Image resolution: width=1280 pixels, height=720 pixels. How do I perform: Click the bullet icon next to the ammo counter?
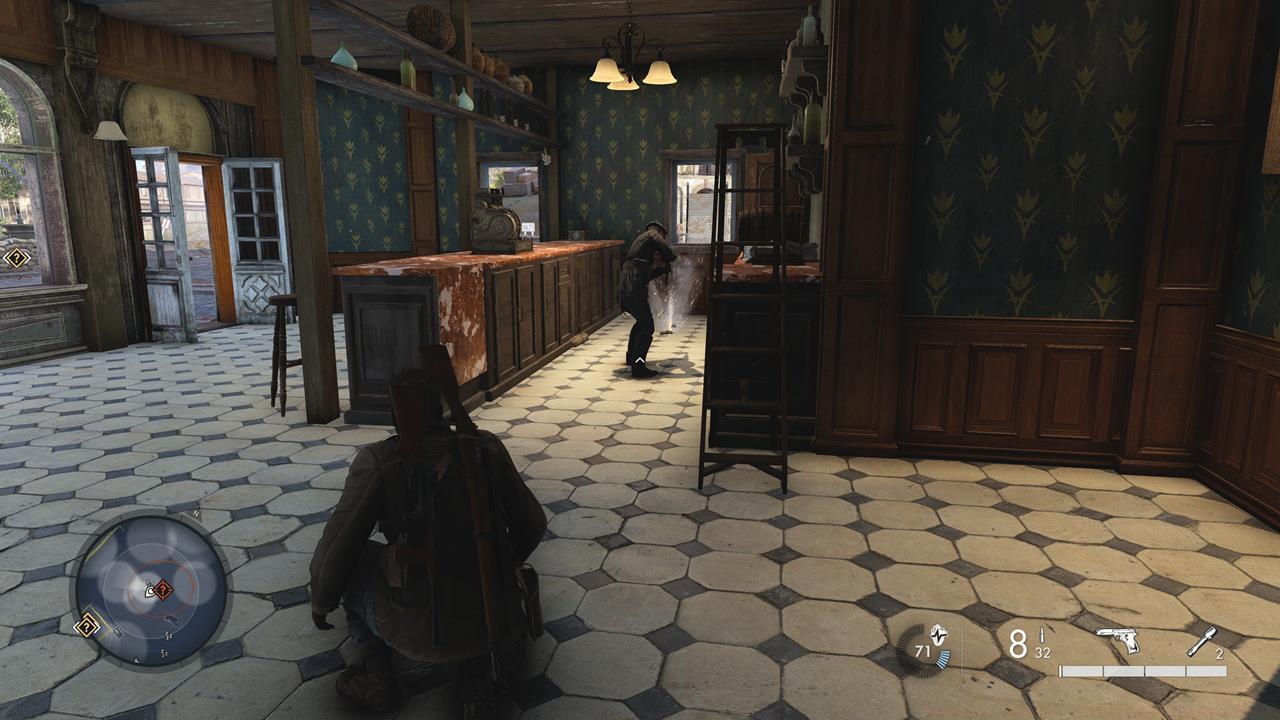click(1041, 634)
